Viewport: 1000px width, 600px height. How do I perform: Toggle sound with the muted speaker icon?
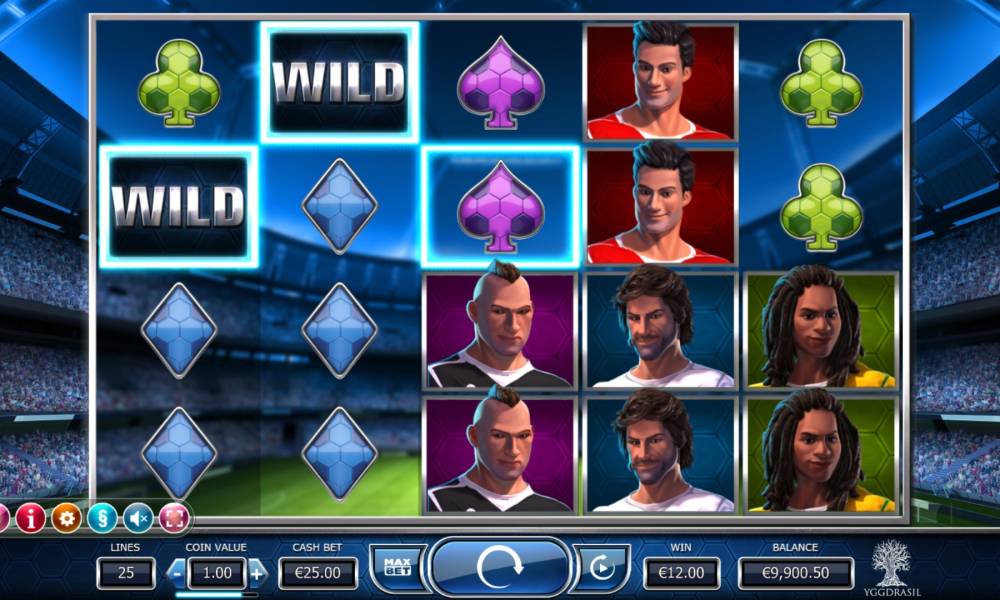click(138, 517)
